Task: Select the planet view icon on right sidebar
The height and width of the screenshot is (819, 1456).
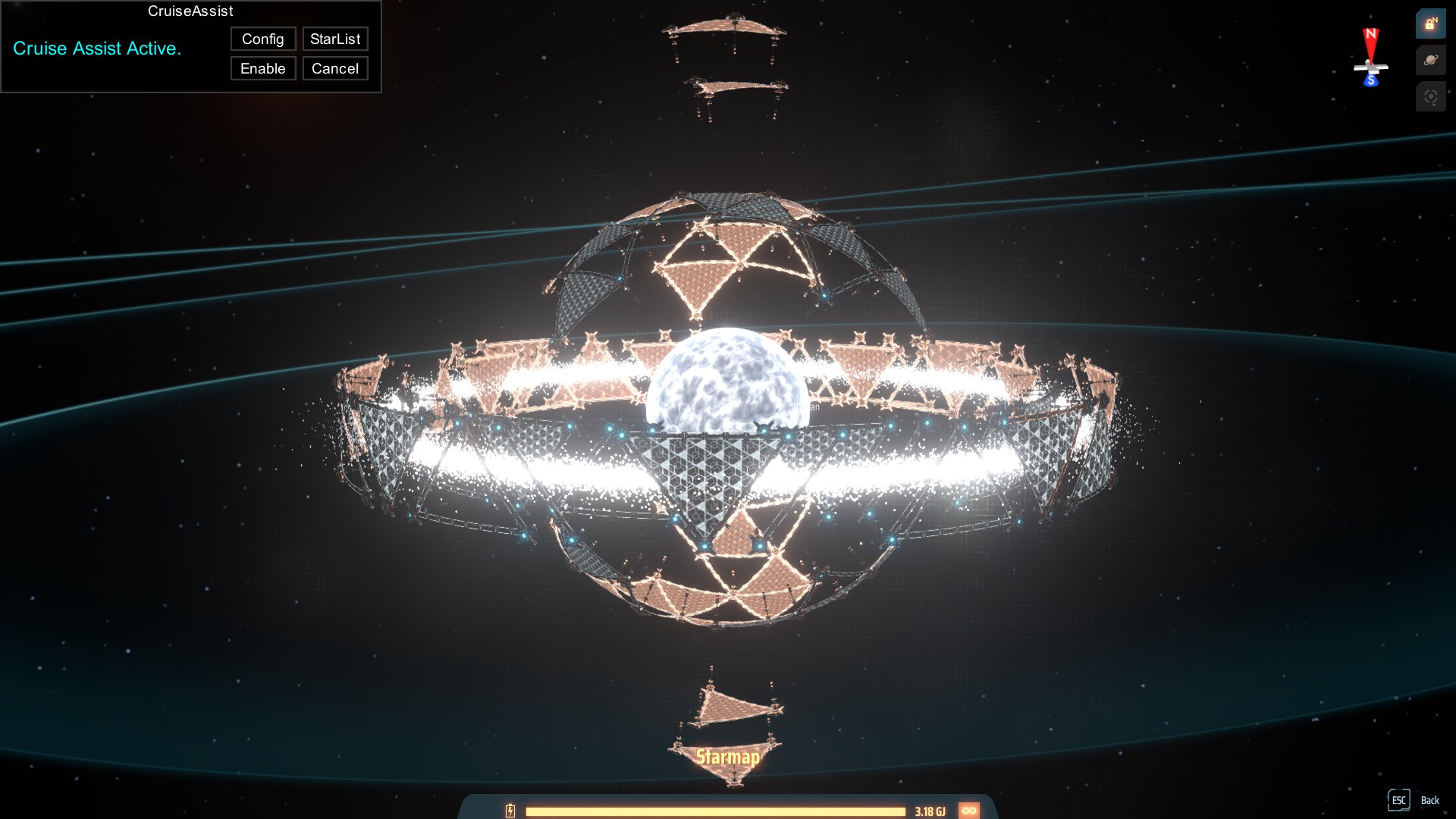Action: coord(1430,60)
